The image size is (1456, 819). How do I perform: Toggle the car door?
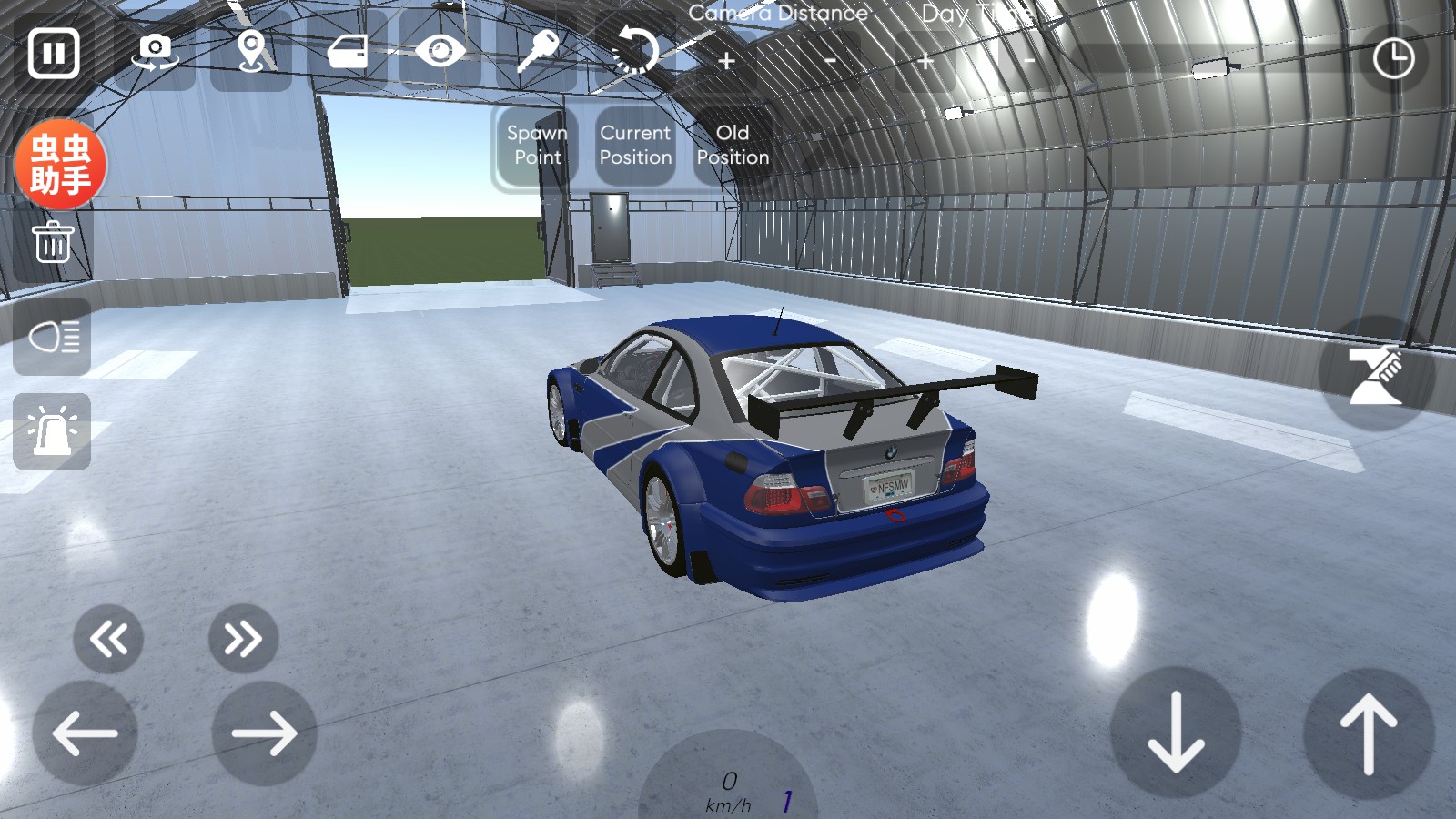[x=348, y=52]
